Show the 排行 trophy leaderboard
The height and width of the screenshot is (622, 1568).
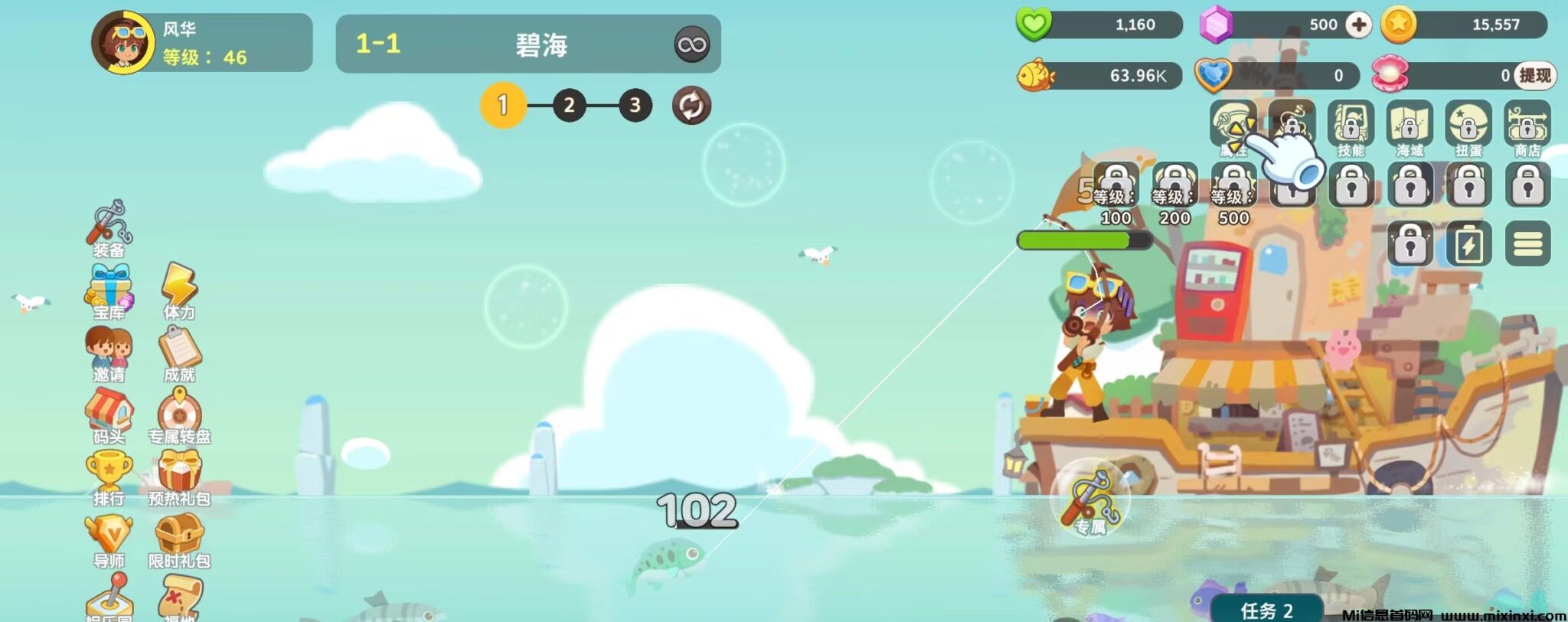click(x=109, y=477)
